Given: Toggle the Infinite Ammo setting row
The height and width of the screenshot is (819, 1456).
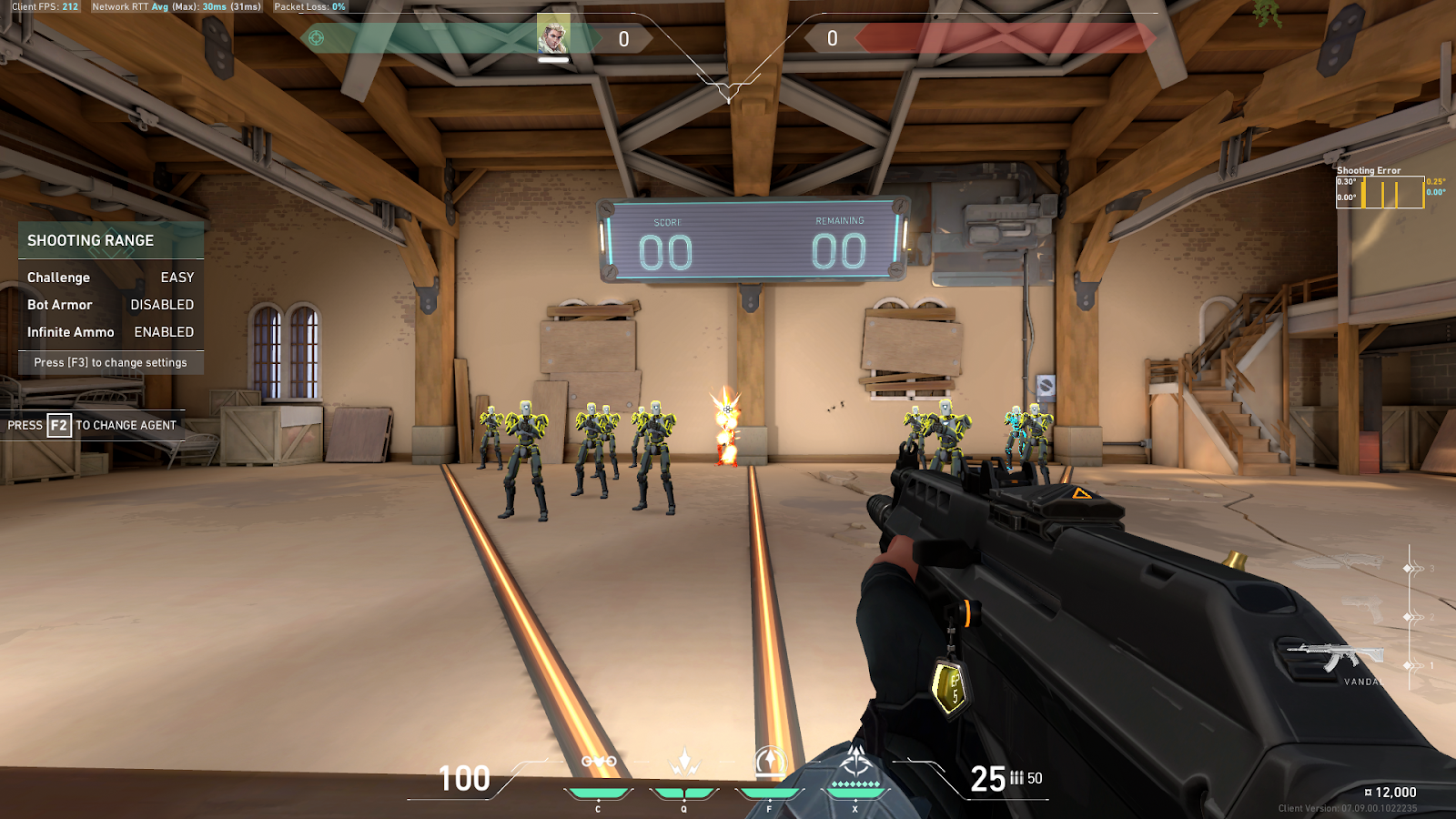Looking at the screenshot, I should click(x=110, y=332).
